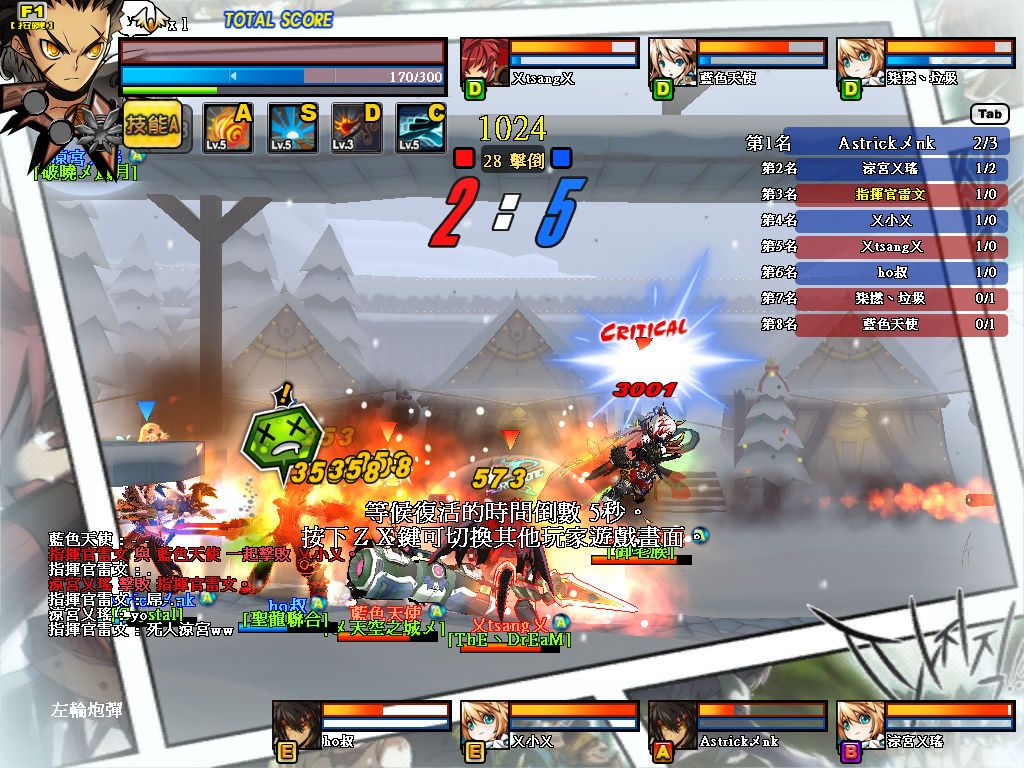
Task: Select the 桀撚、垃圾 teammate portrait at top
Action: (x=860, y=63)
